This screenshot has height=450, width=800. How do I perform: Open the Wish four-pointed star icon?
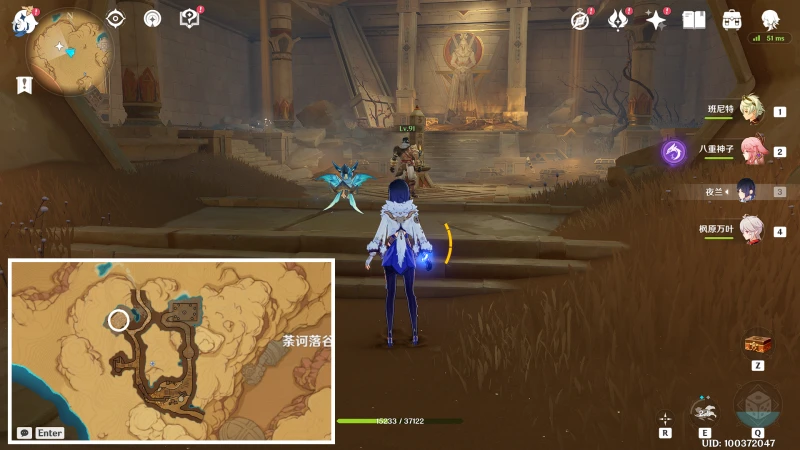coord(656,20)
